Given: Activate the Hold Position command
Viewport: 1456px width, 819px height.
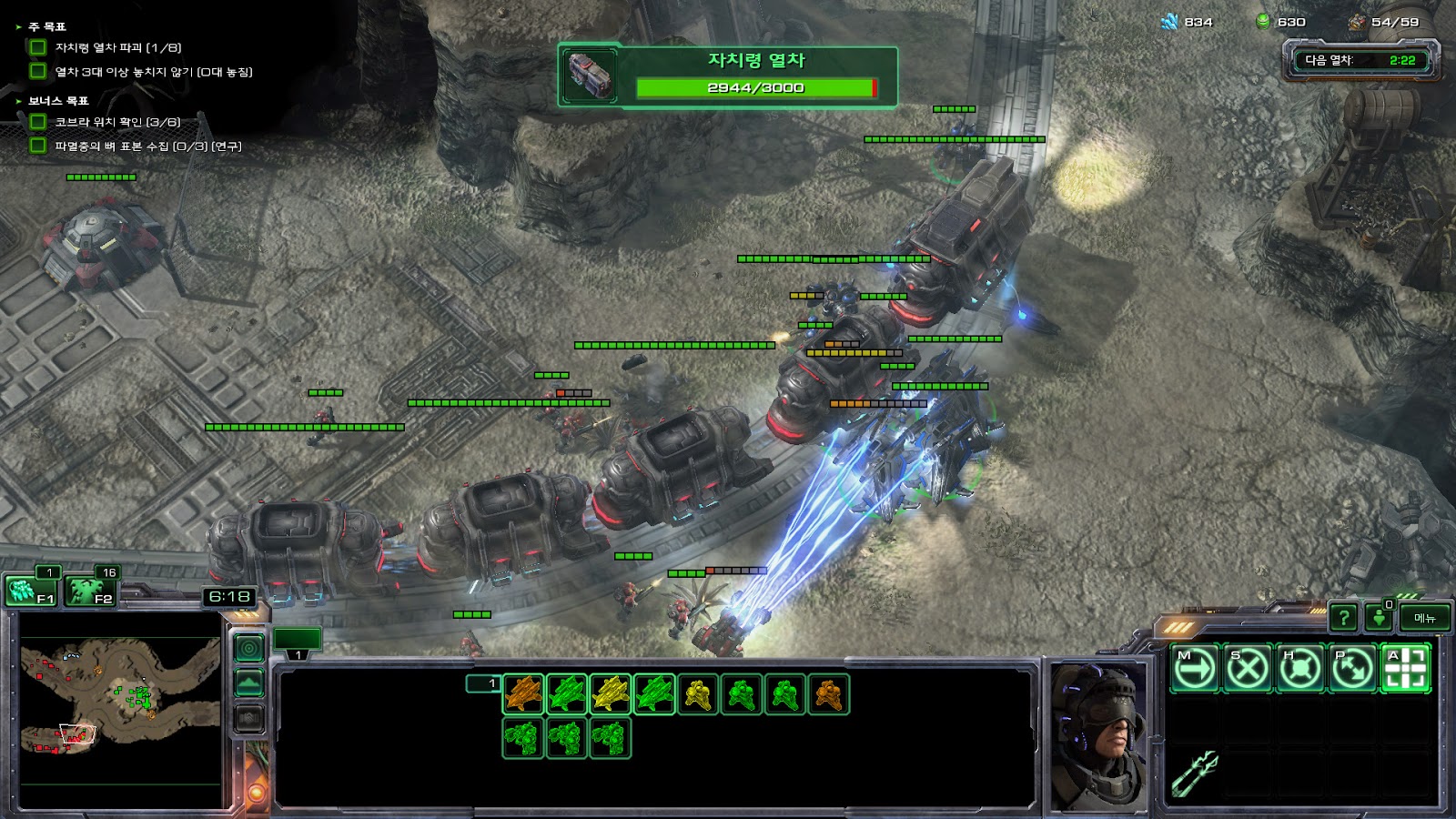Looking at the screenshot, I should pyautogui.click(x=1299, y=669).
